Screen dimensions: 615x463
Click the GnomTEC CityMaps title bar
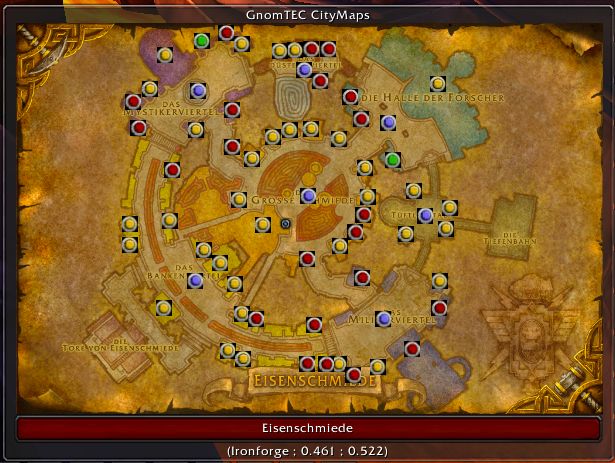pyautogui.click(x=307, y=15)
